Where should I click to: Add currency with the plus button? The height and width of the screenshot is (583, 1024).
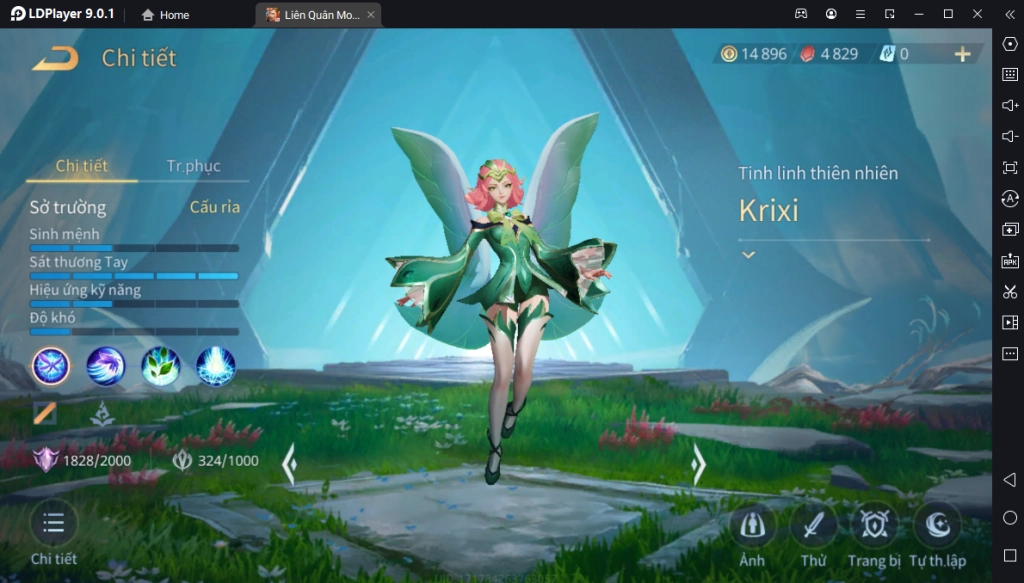[x=963, y=54]
